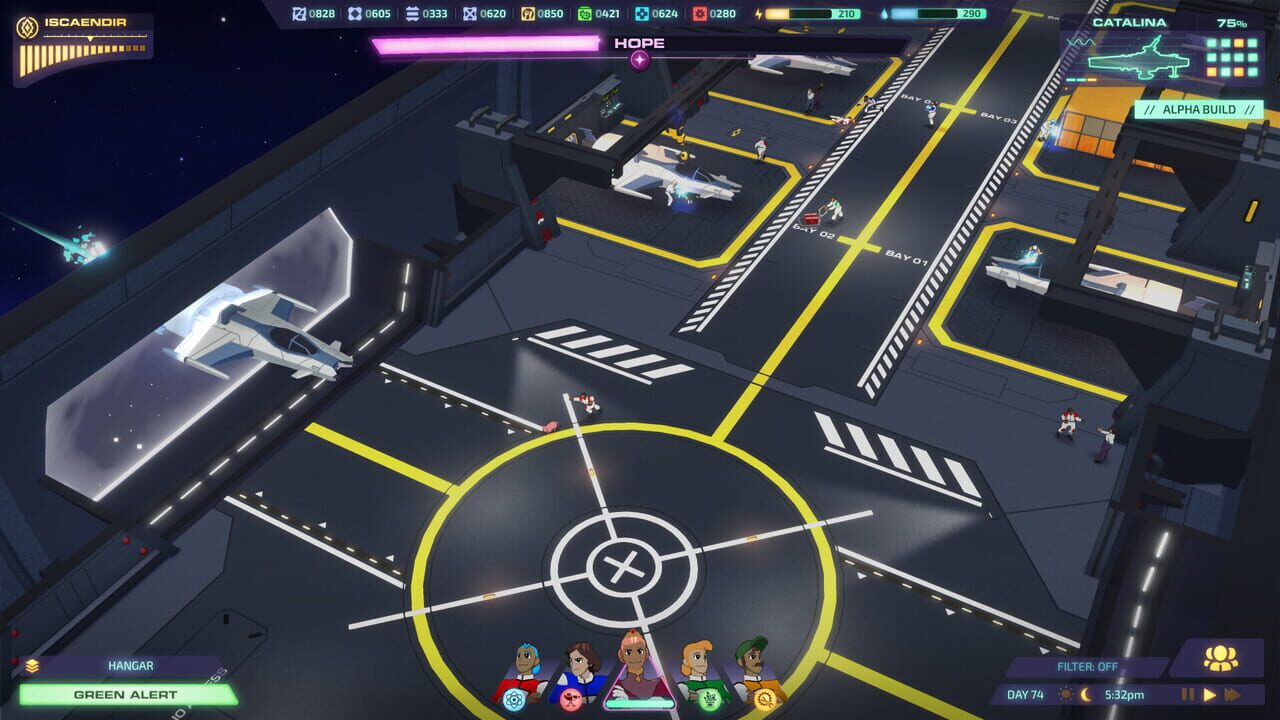The width and height of the screenshot is (1280, 720).
Task: Select the science officer's atom specialty icon
Action: click(x=513, y=701)
